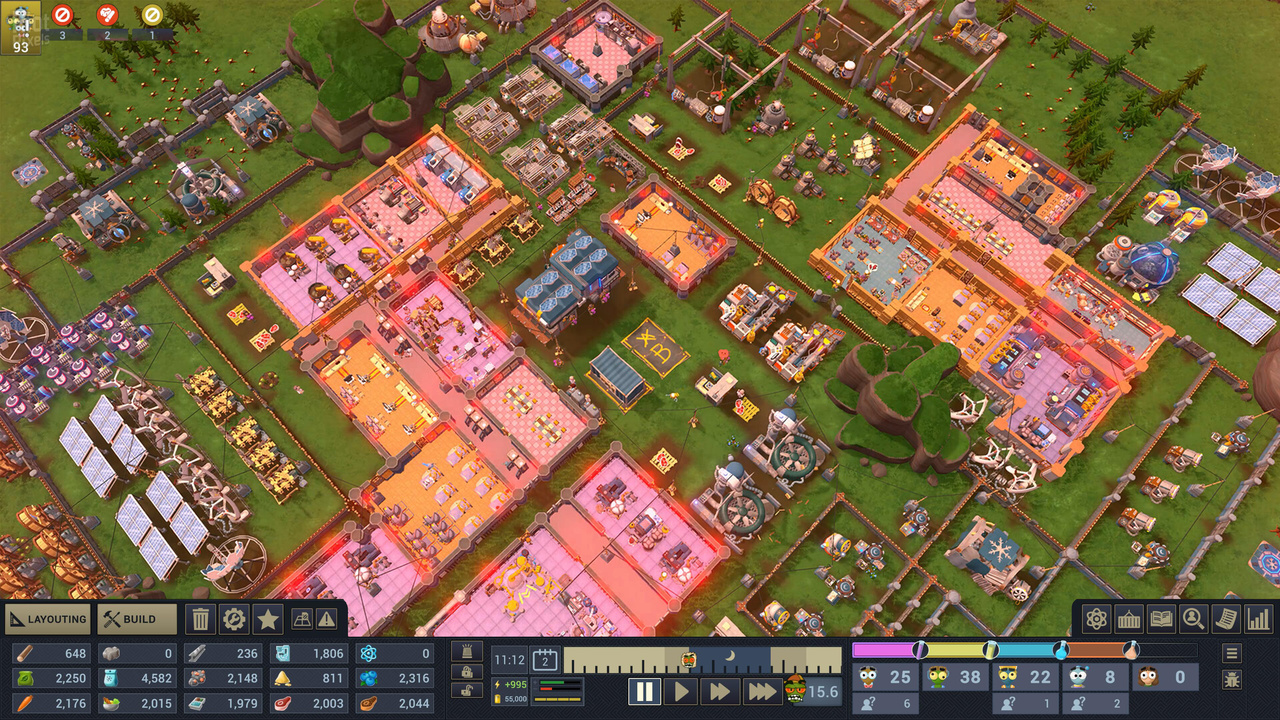The image size is (1280, 720).
Task: Open the hamburger main menu
Action: (1232, 653)
